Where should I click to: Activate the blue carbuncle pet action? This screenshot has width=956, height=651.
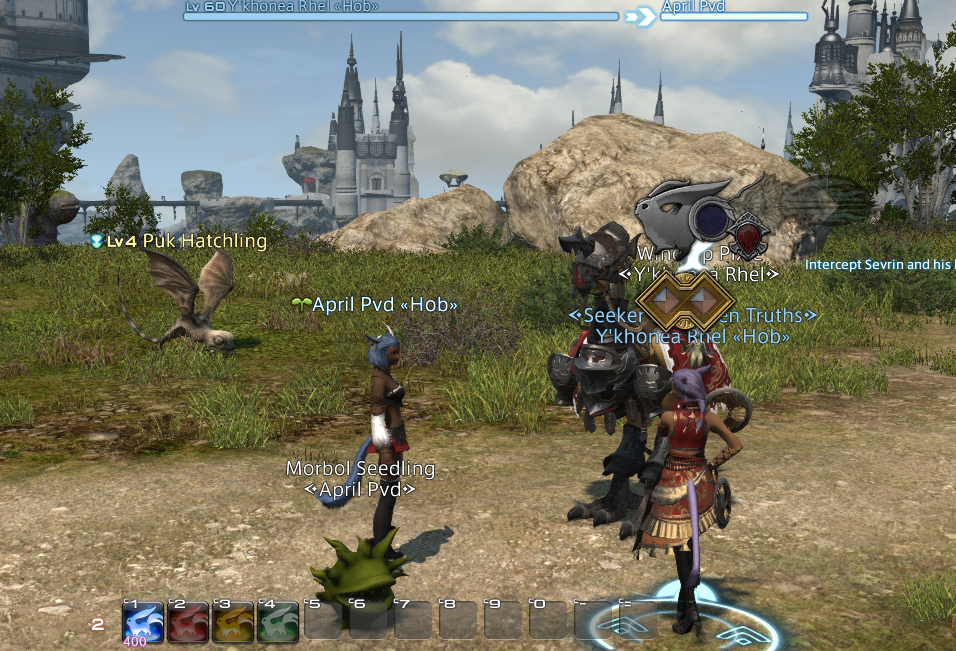(x=143, y=621)
